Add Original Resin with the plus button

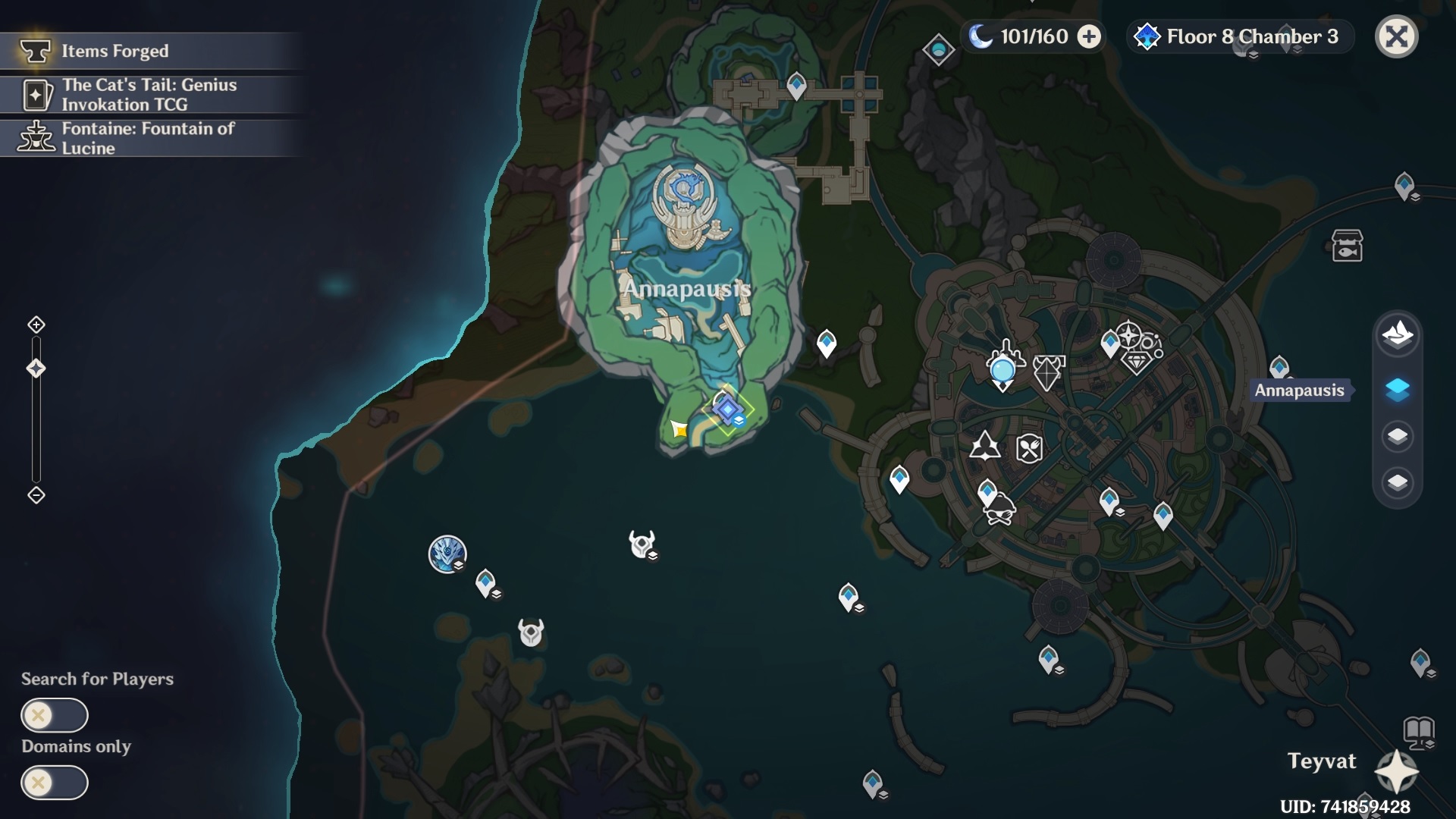point(1089,36)
